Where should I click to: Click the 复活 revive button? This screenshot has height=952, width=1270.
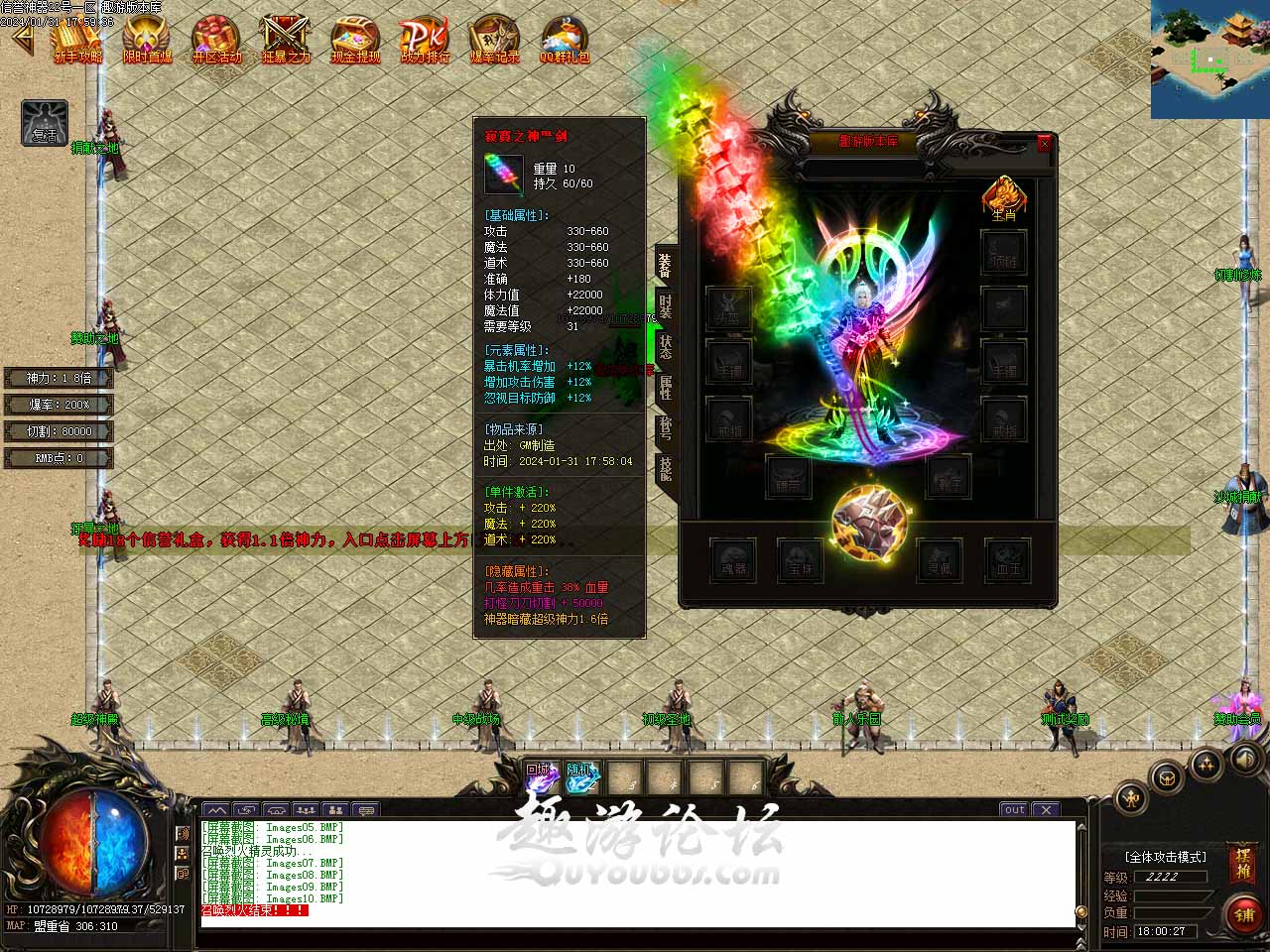pyautogui.click(x=45, y=123)
